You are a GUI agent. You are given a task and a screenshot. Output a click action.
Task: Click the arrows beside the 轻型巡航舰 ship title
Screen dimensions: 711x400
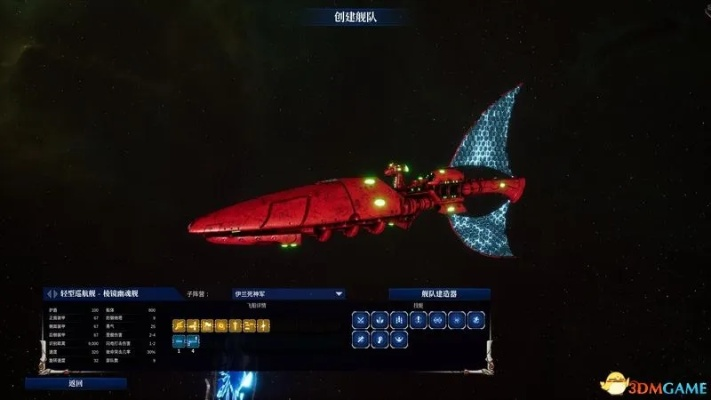(52, 294)
